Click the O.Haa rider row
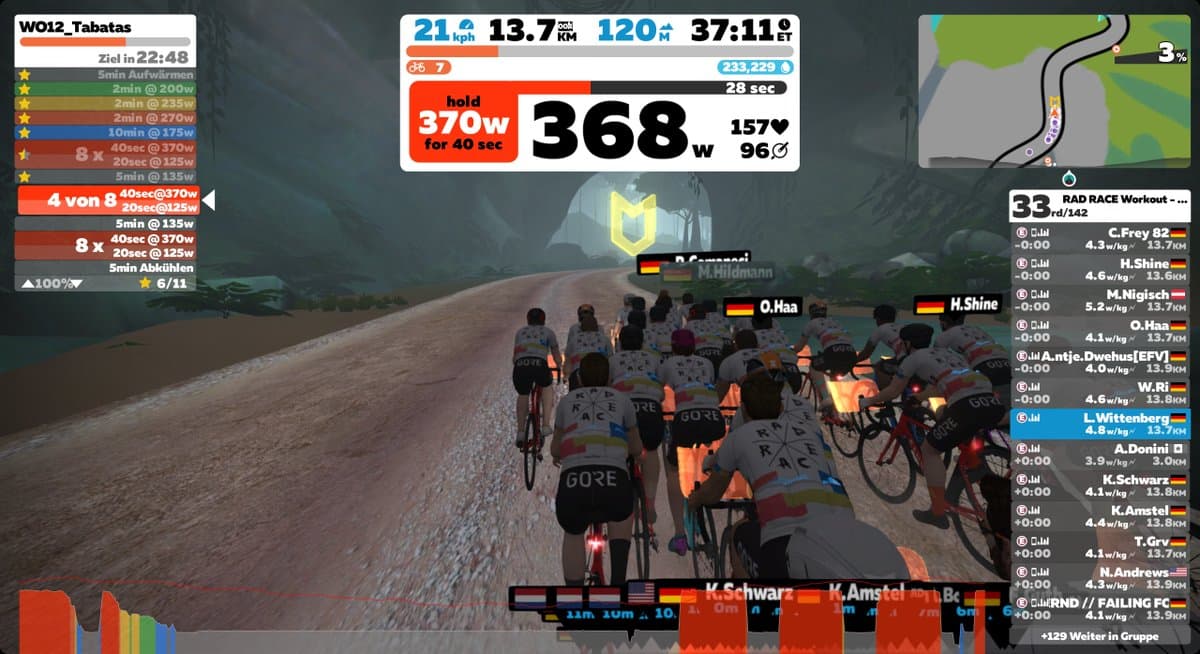The height and width of the screenshot is (654, 1200). click(1099, 330)
